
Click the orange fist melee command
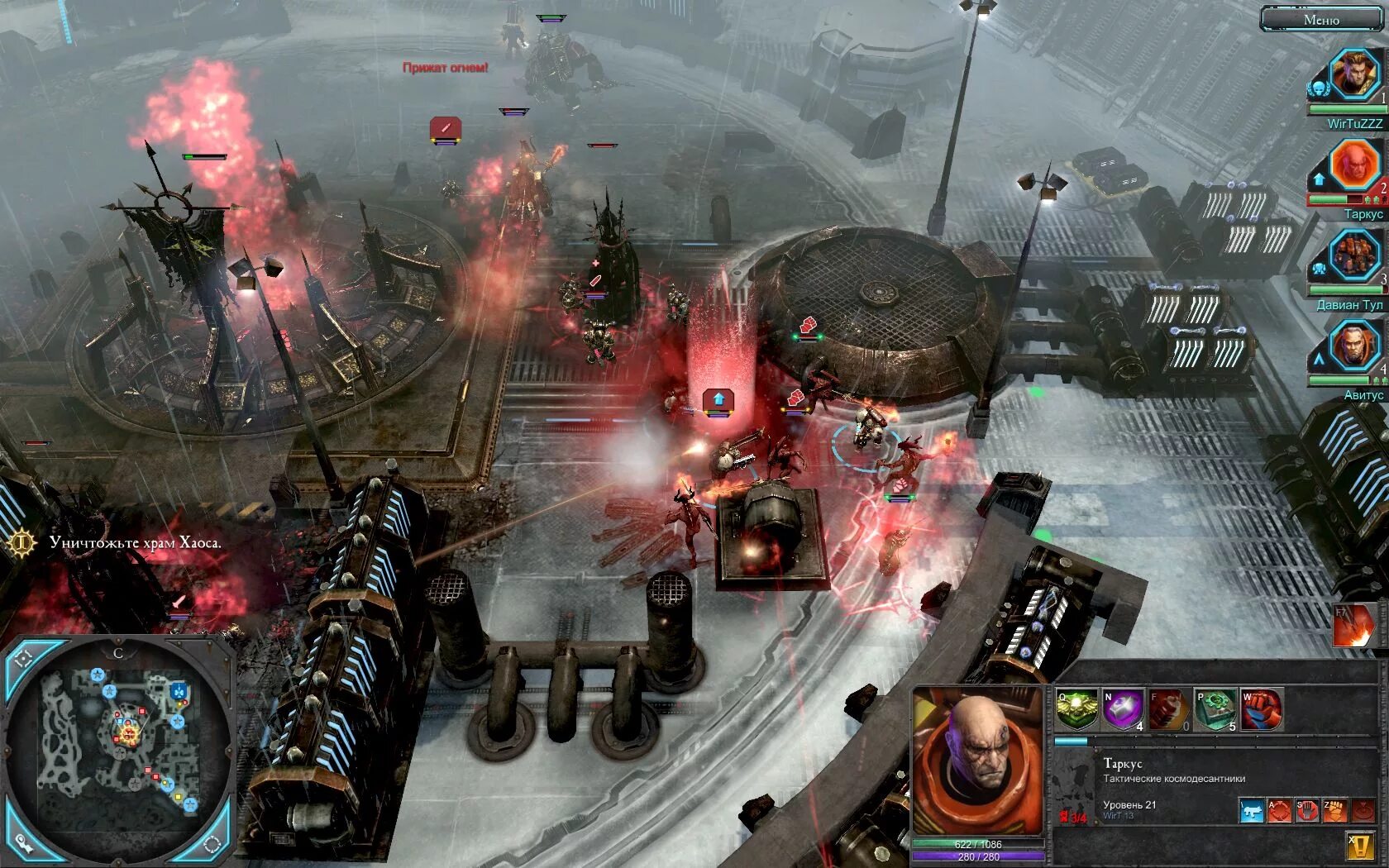[1334, 811]
